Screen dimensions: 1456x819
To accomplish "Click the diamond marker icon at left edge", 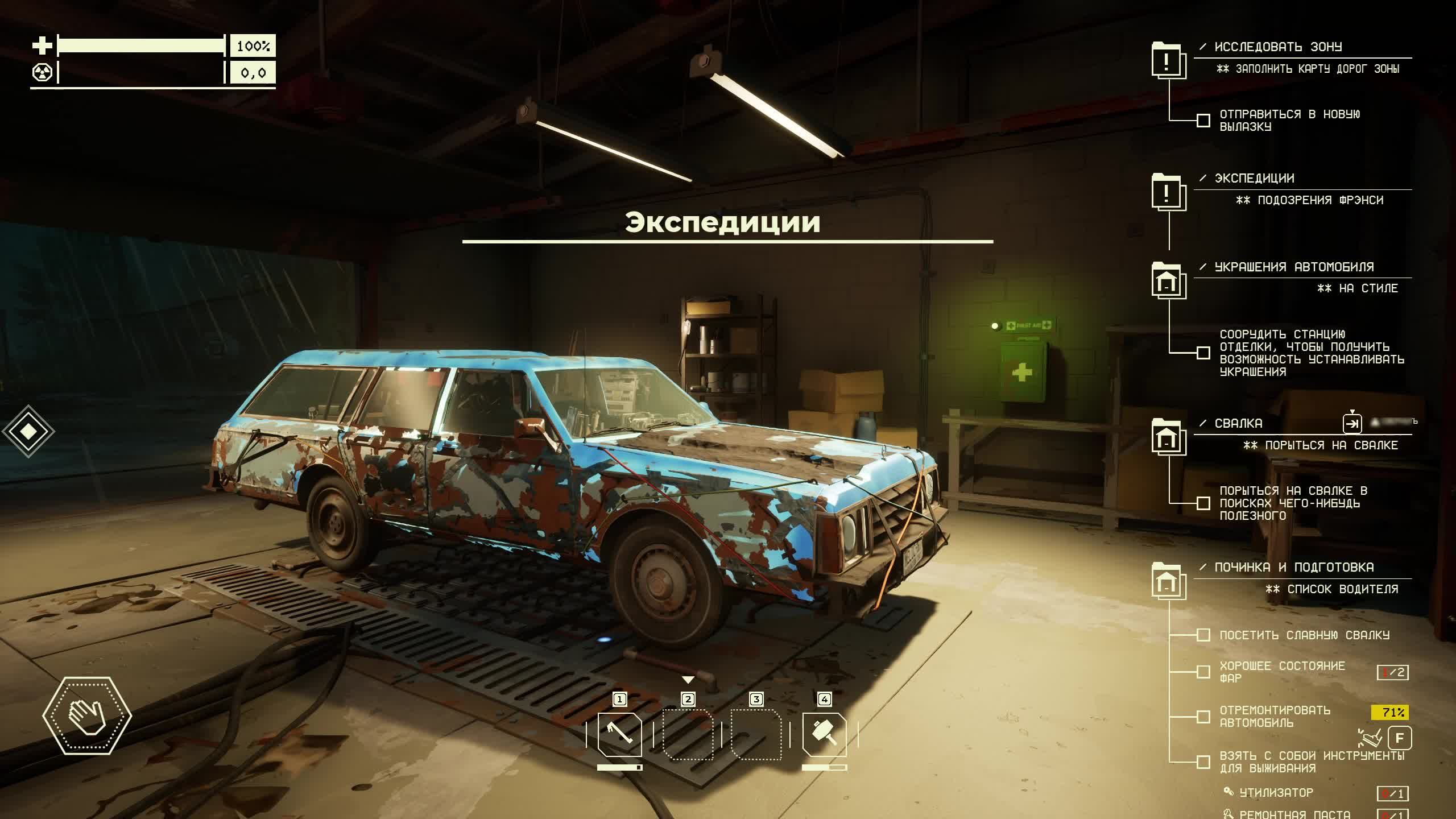I will coord(28,431).
